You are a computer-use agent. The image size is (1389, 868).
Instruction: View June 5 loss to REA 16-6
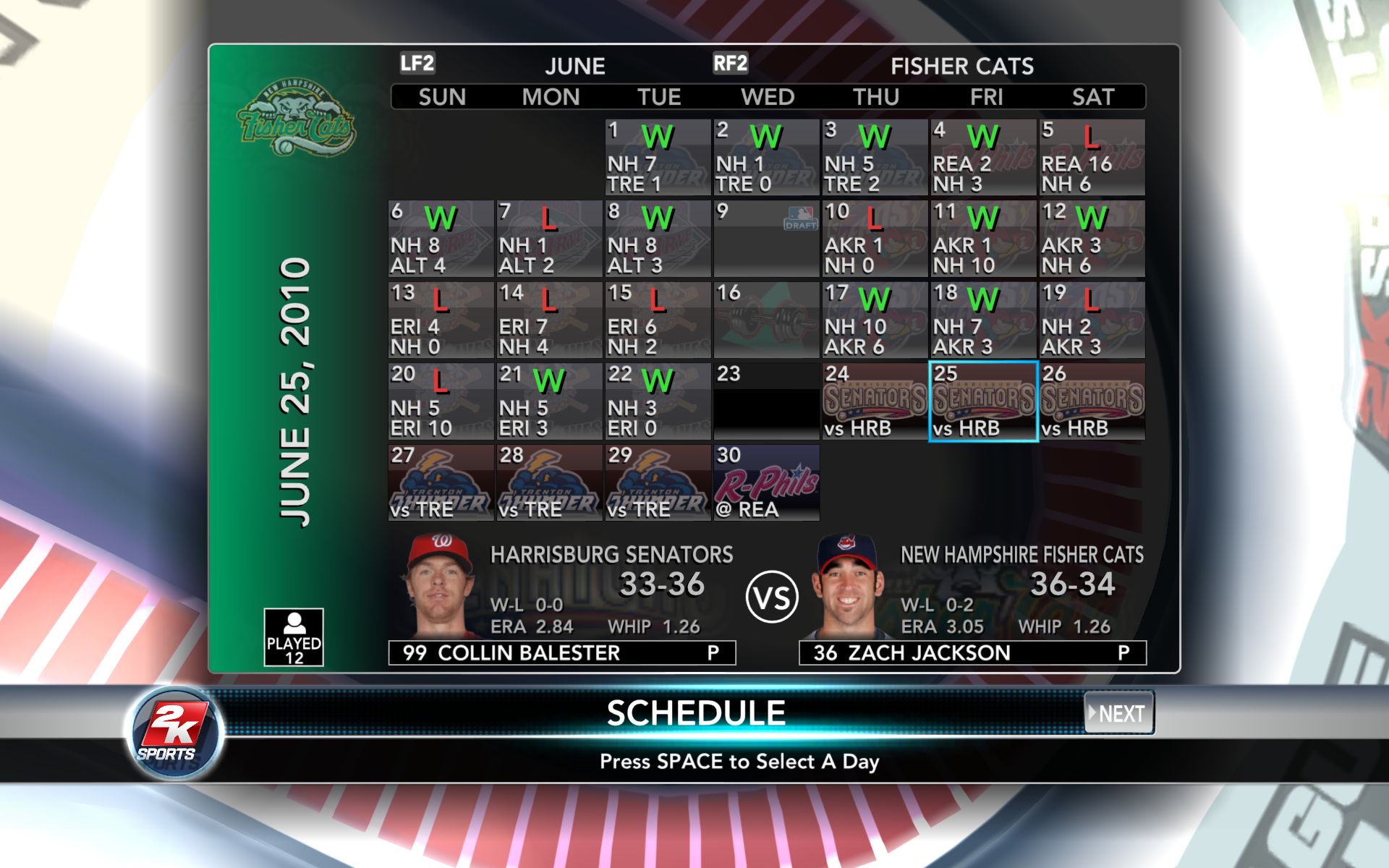pyautogui.click(x=1092, y=158)
